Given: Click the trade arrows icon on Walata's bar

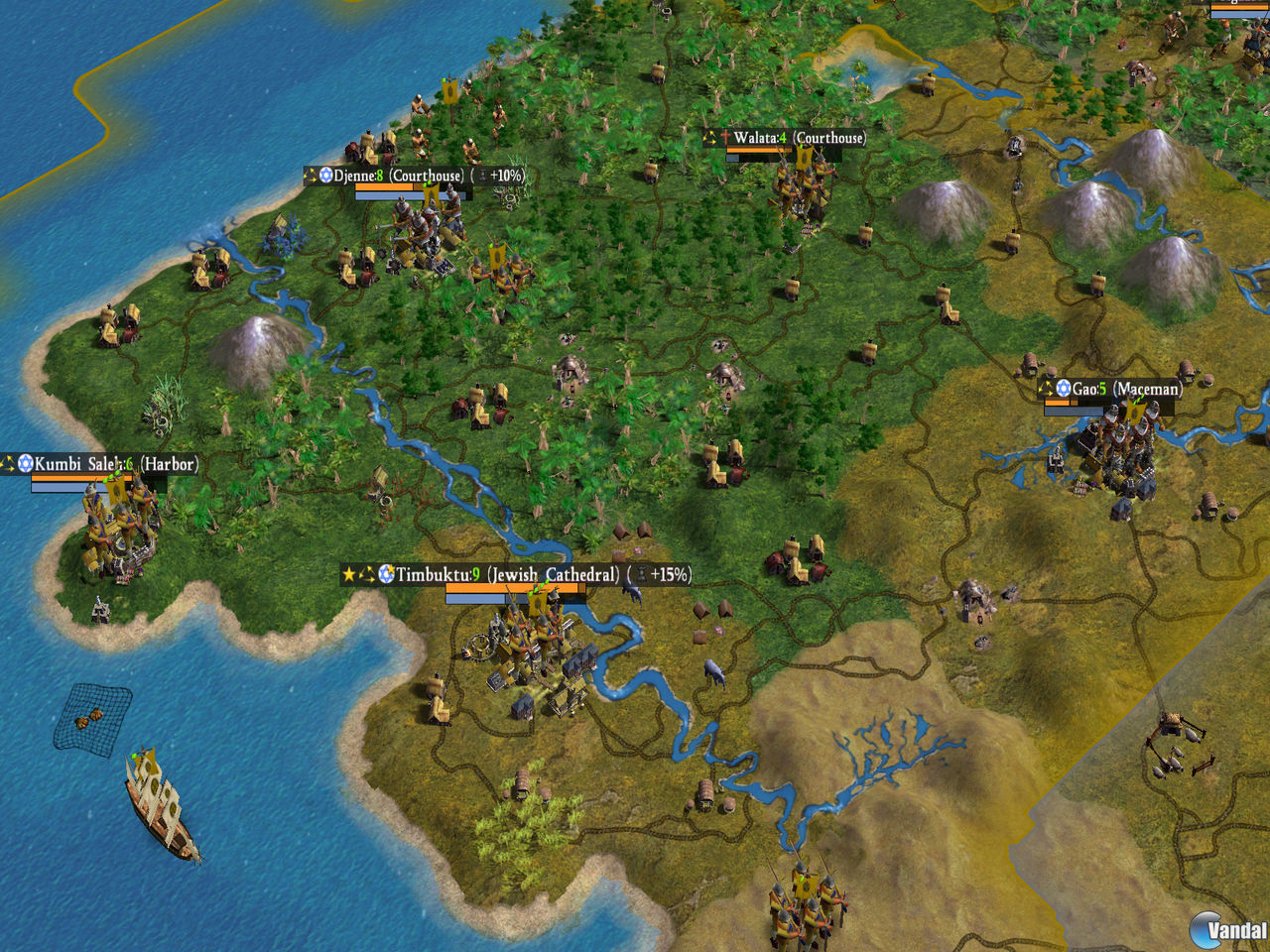Looking at the screenshot, I should (x=708, y=139).
